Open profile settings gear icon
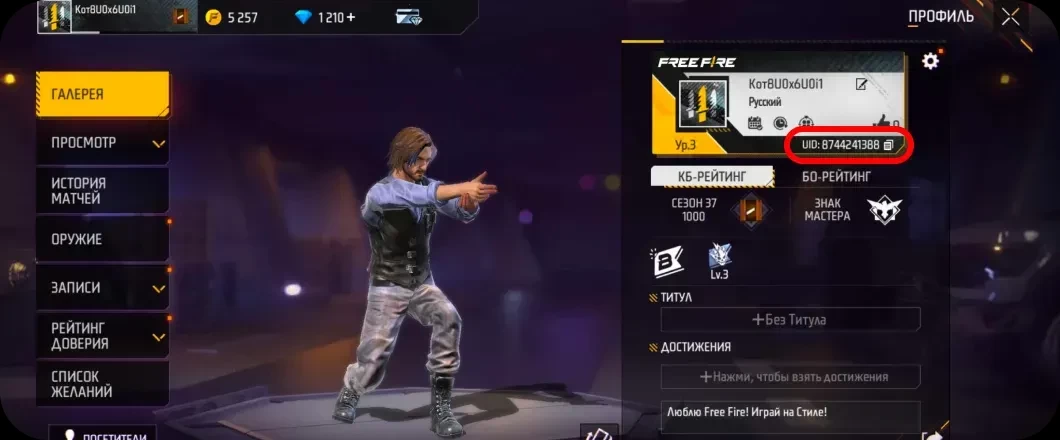This screenshot has width=1060, height=440. click(x=930, y=61)
